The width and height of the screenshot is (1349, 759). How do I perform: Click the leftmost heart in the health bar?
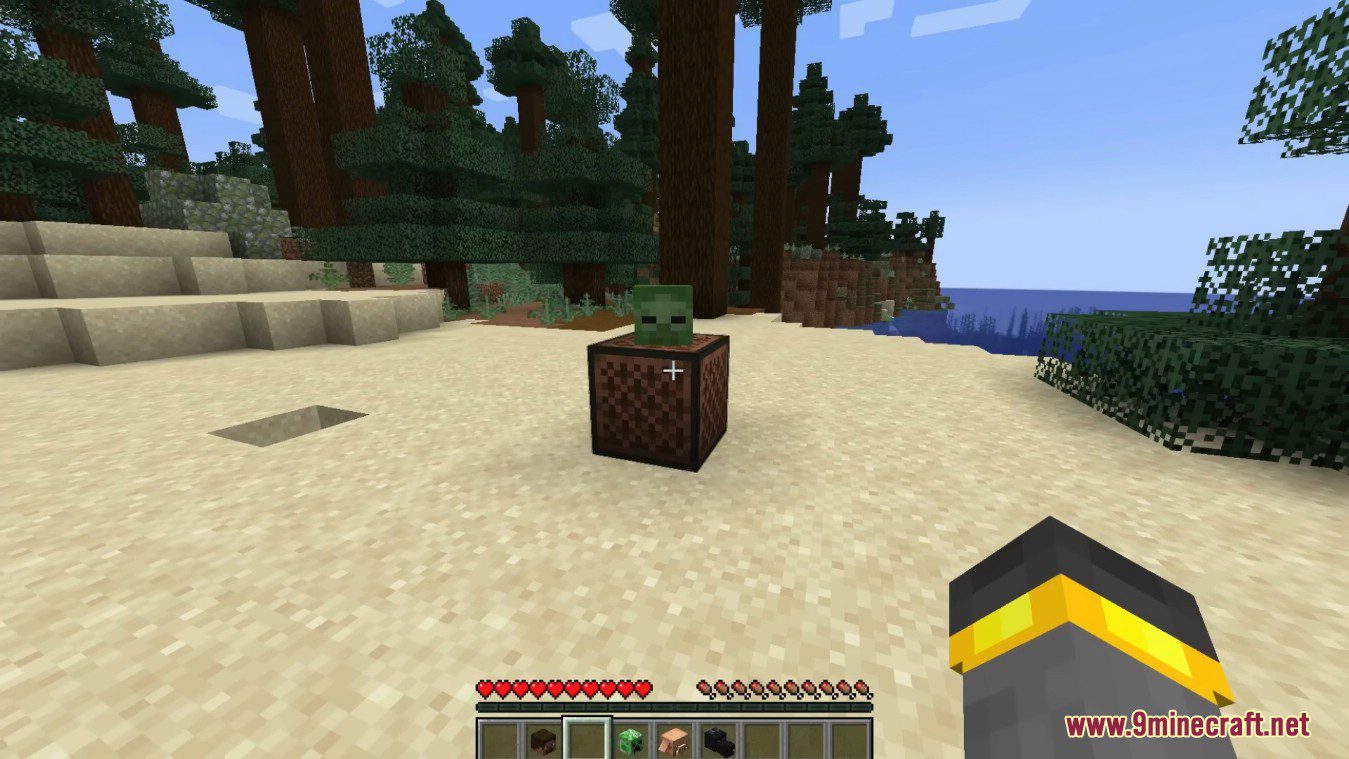click(x=484, y=688)
